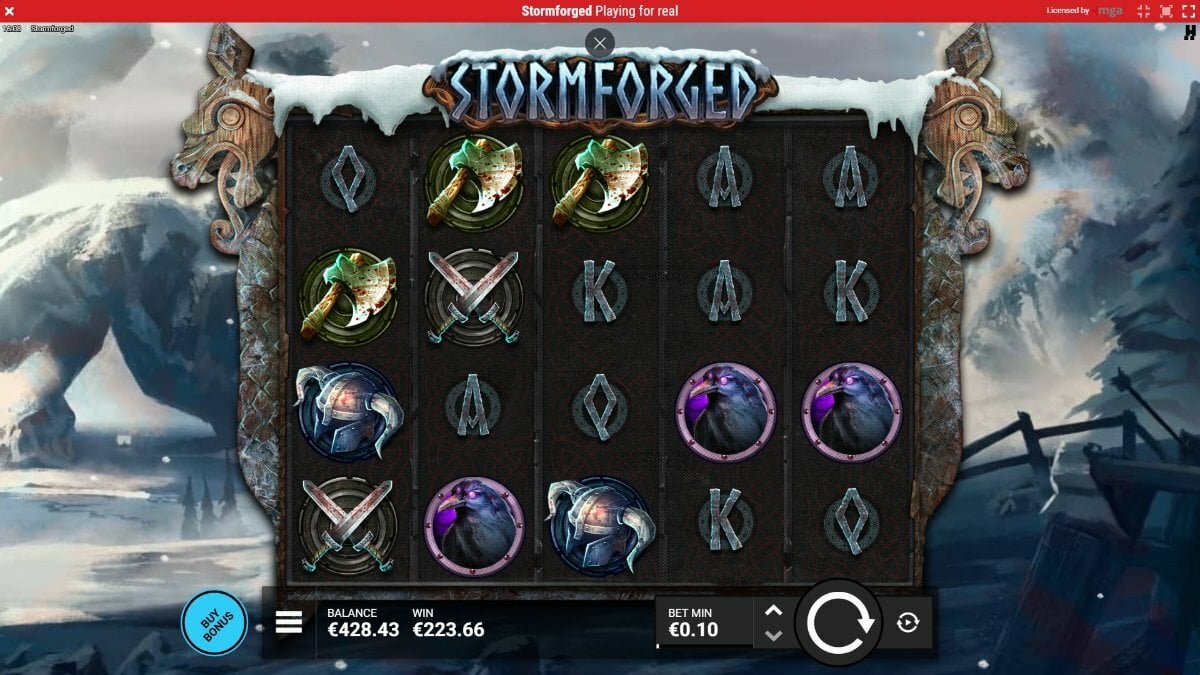1200x675 pixels.
Task: Open the autoplay settings
Action: point(908,623)
